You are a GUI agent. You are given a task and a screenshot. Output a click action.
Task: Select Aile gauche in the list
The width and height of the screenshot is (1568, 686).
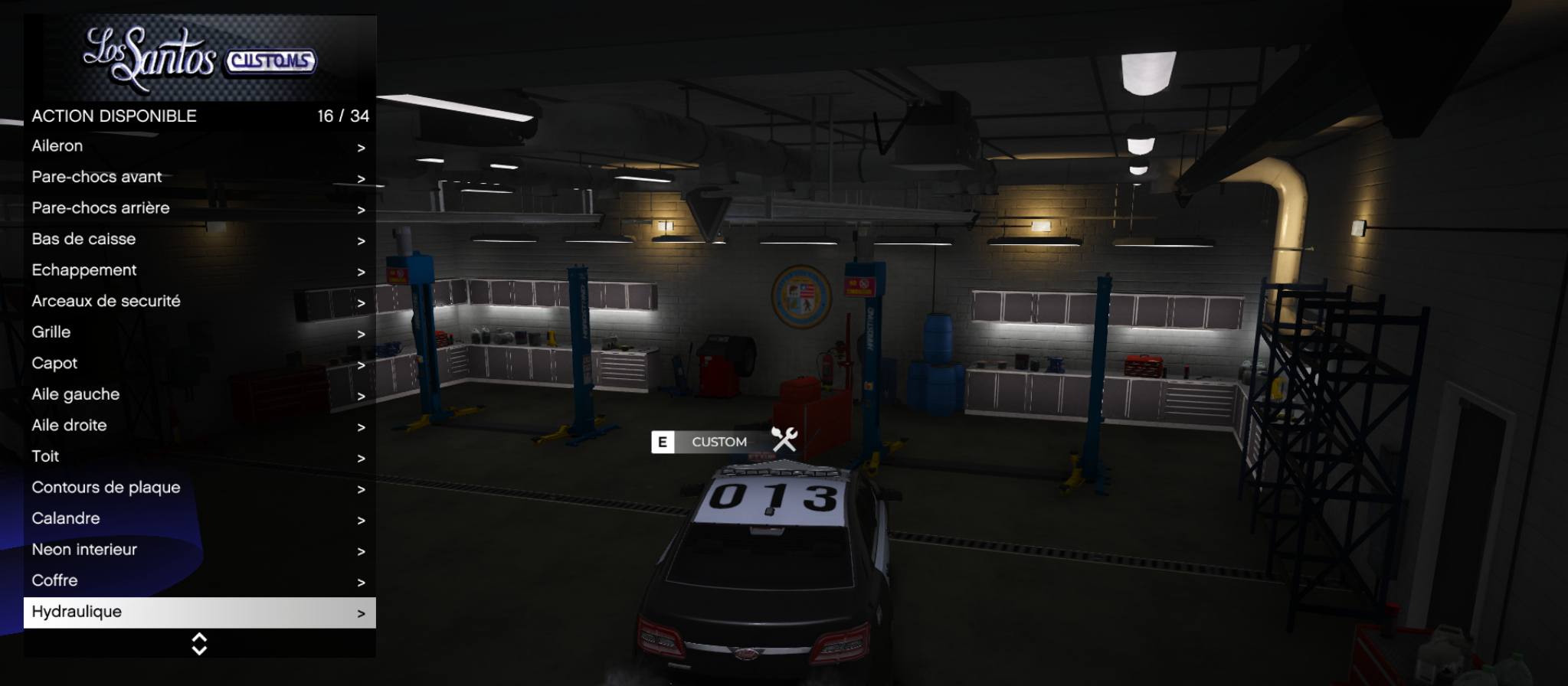[199, 394]
